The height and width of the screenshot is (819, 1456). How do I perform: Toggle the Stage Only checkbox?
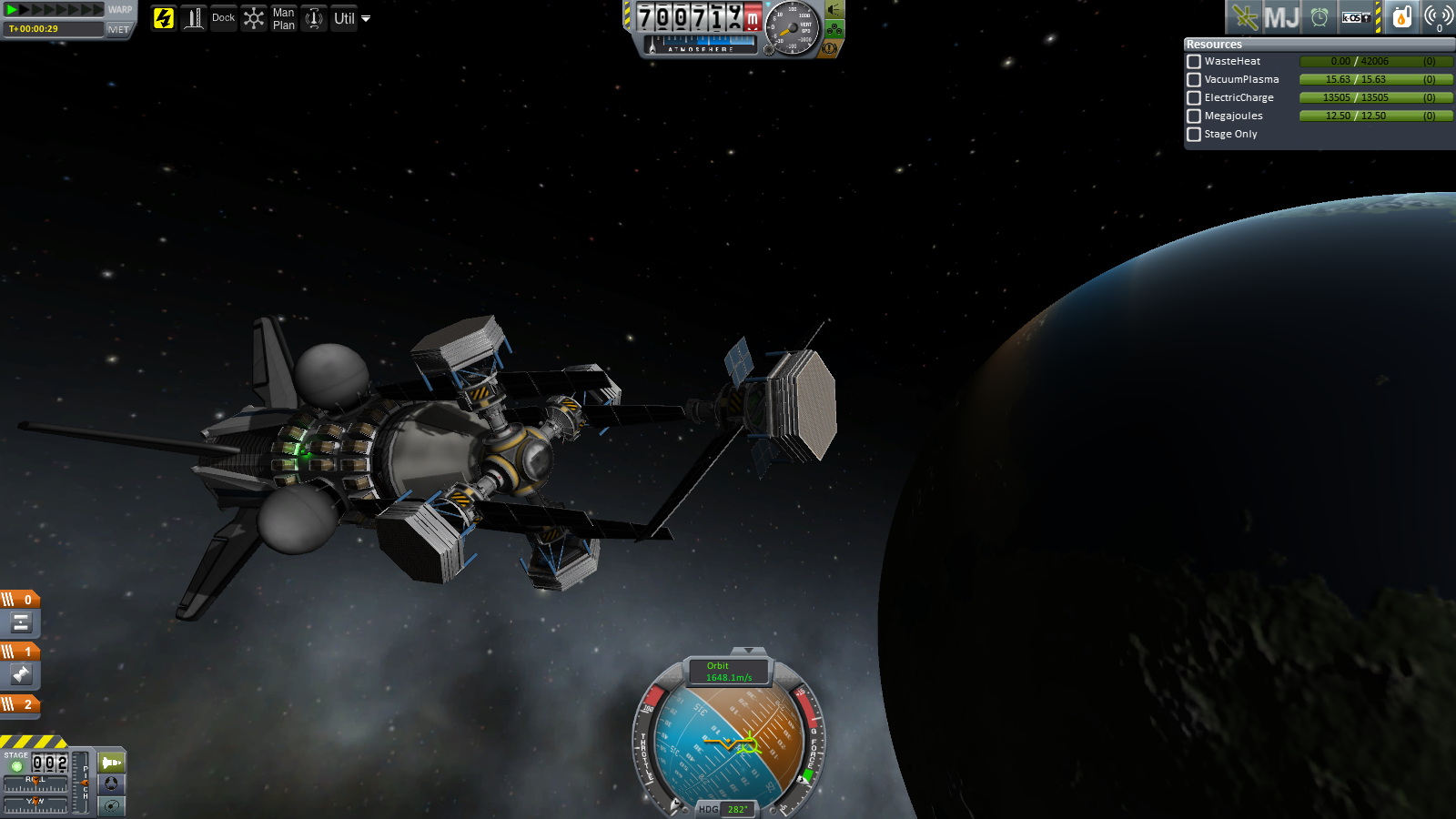tap(1194, 135)
